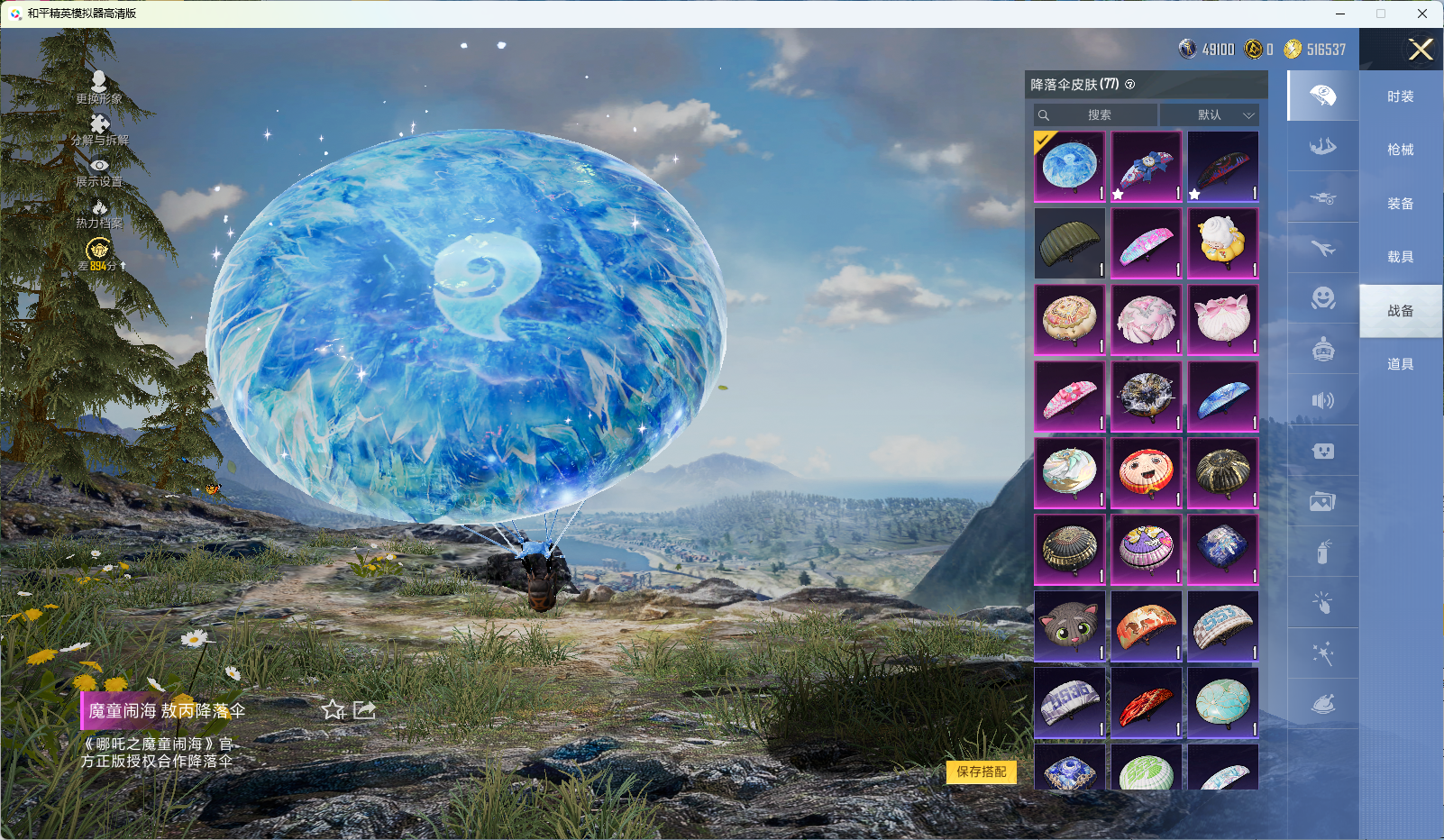1444x840 pixels.
Task: Favorite the parachute with the star icon
Action: tap(334, 710)
